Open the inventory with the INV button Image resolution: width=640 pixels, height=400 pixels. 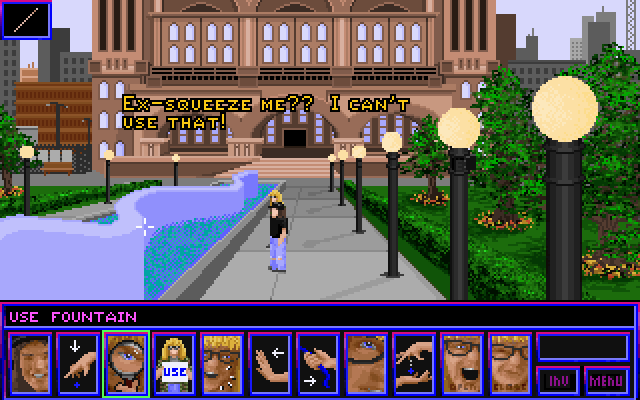point(558,381)
